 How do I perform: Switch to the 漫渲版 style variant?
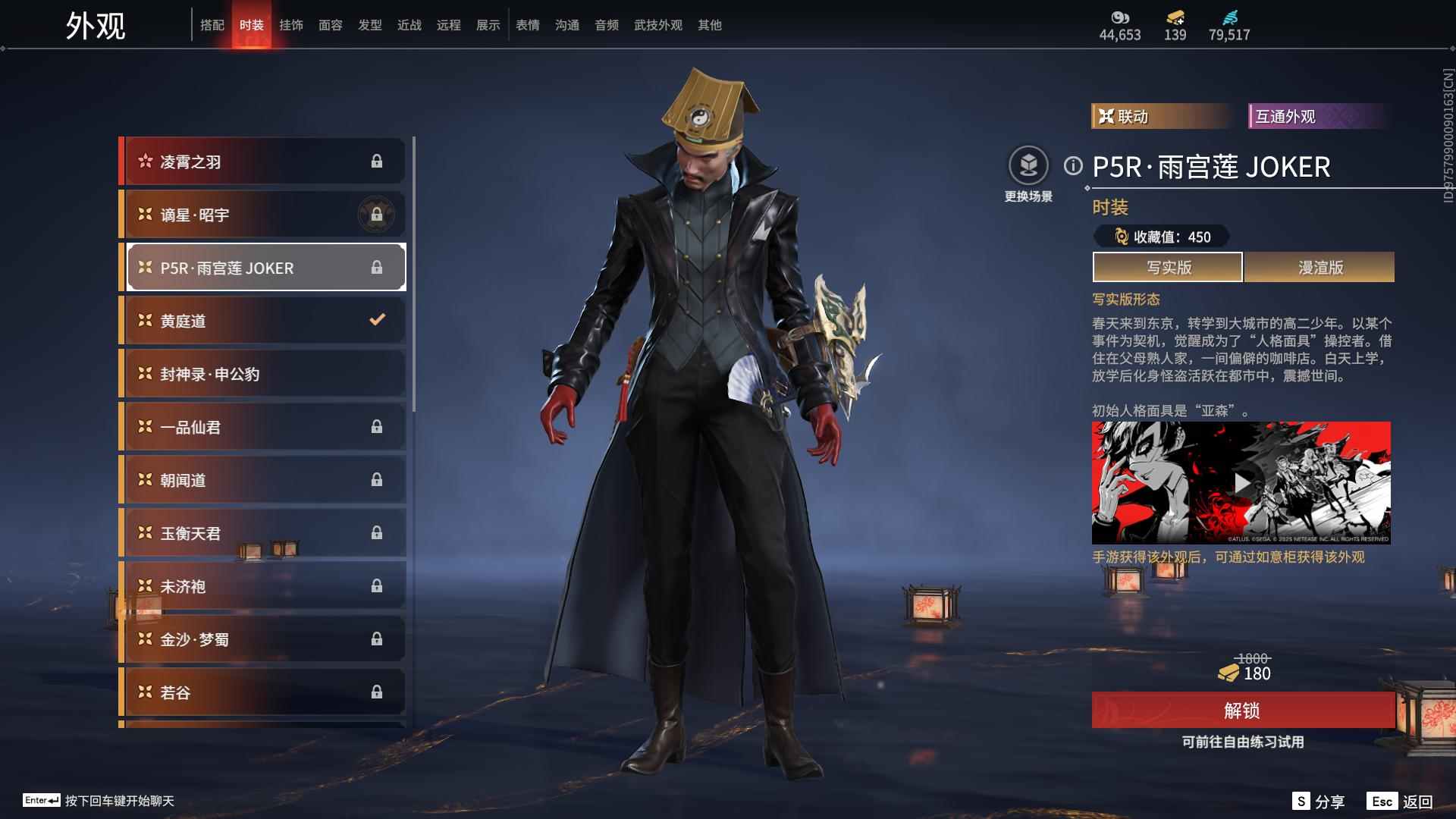[1319, 268]
